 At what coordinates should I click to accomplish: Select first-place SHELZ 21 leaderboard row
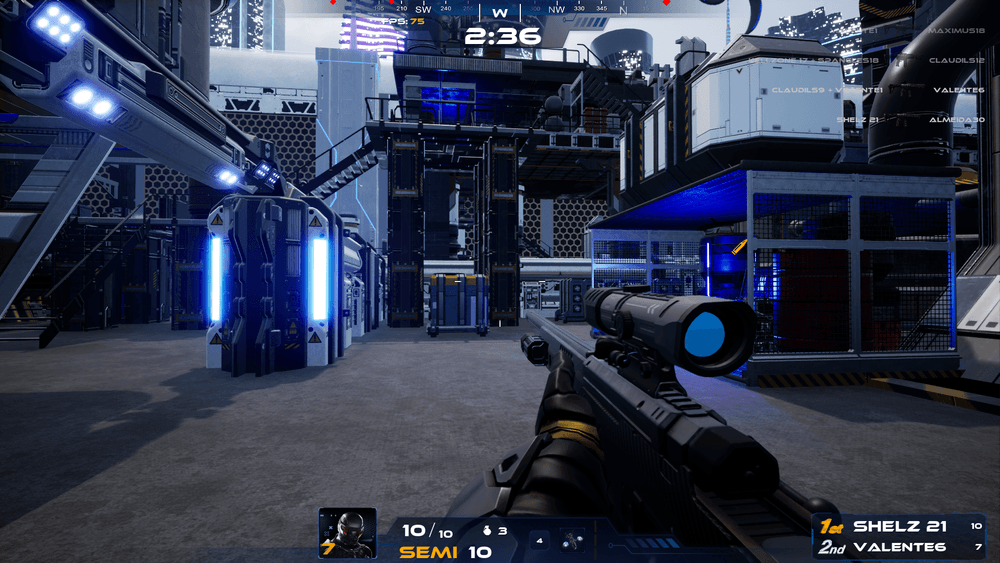coord(898,526)
